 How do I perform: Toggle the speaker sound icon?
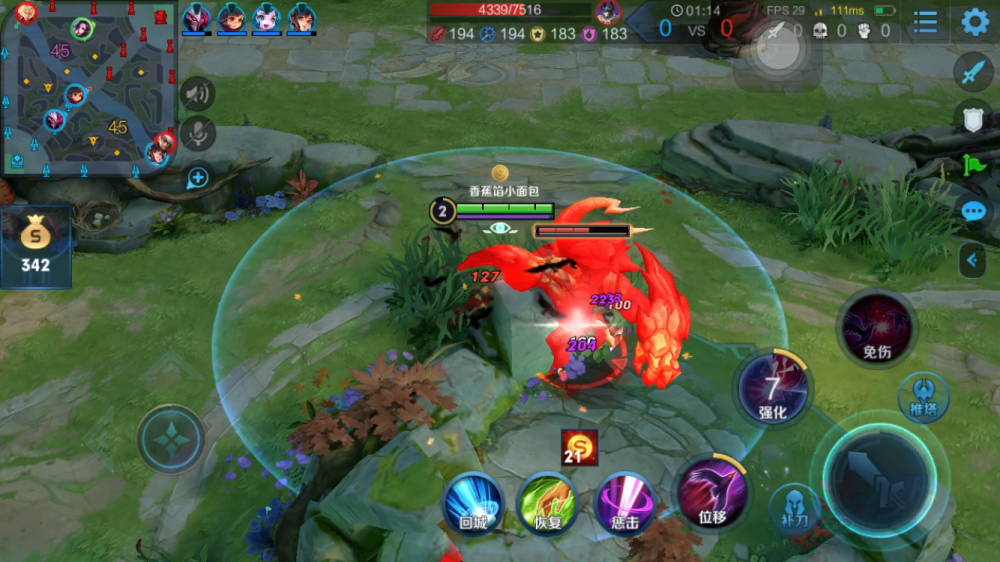click(198, 94)
